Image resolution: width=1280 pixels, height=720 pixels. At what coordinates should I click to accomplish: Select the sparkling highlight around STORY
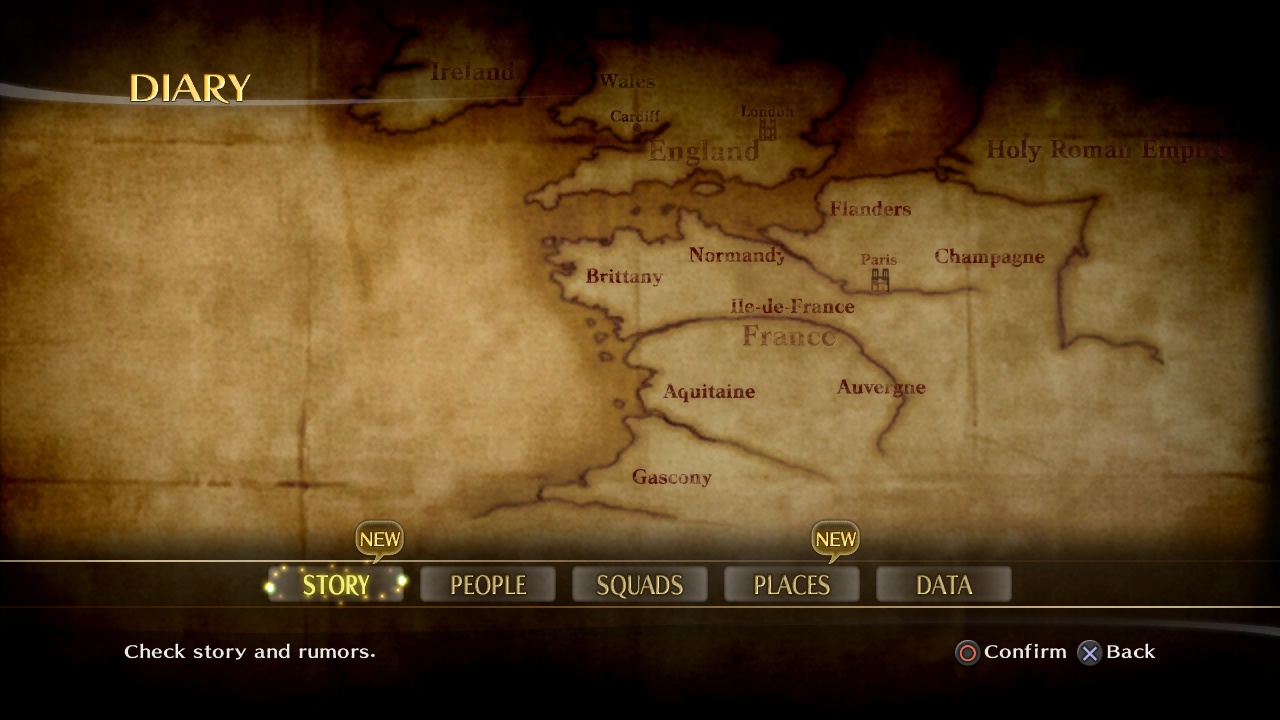335,584
